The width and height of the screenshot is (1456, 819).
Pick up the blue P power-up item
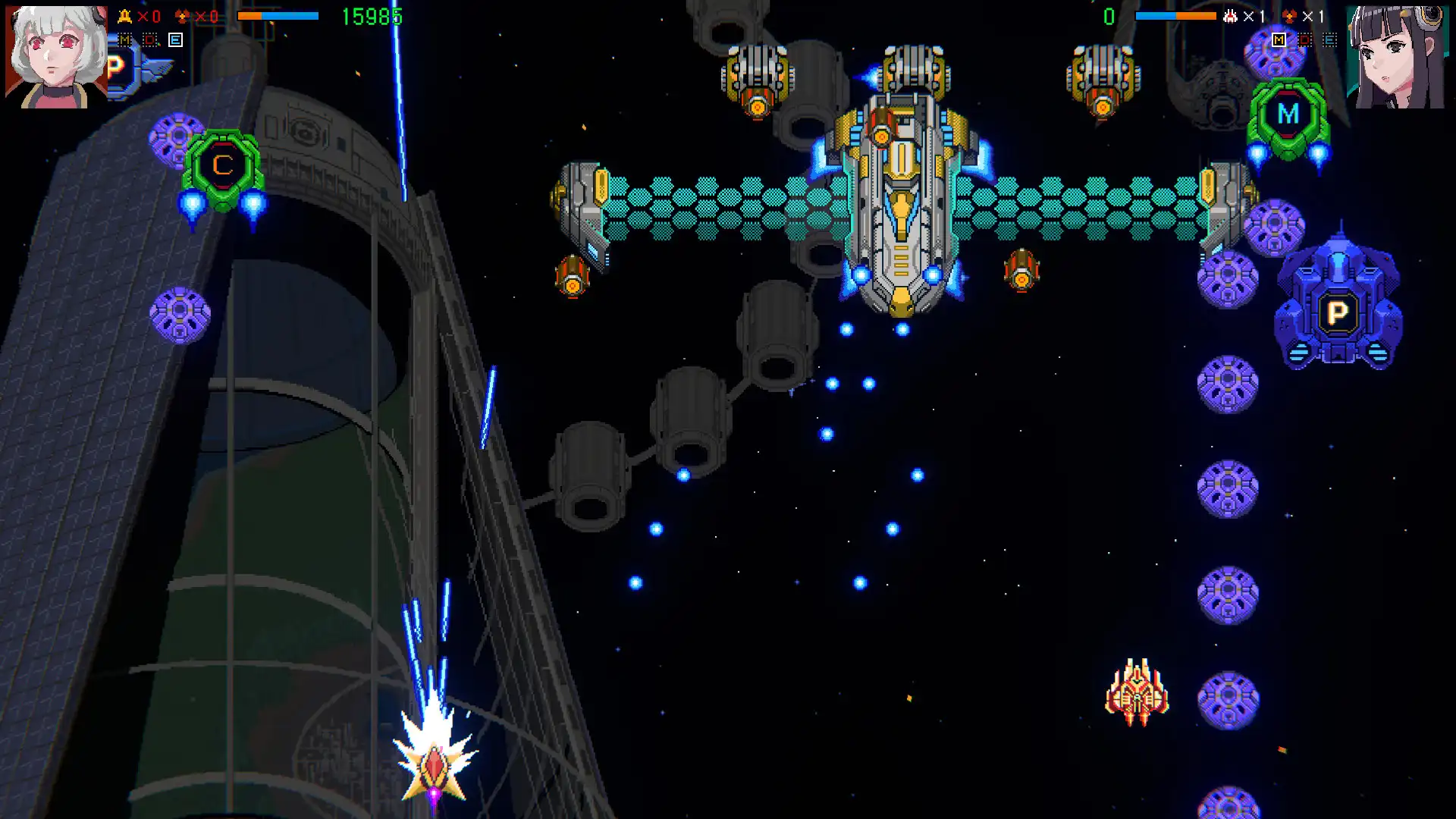click(x=1341, y=311)
